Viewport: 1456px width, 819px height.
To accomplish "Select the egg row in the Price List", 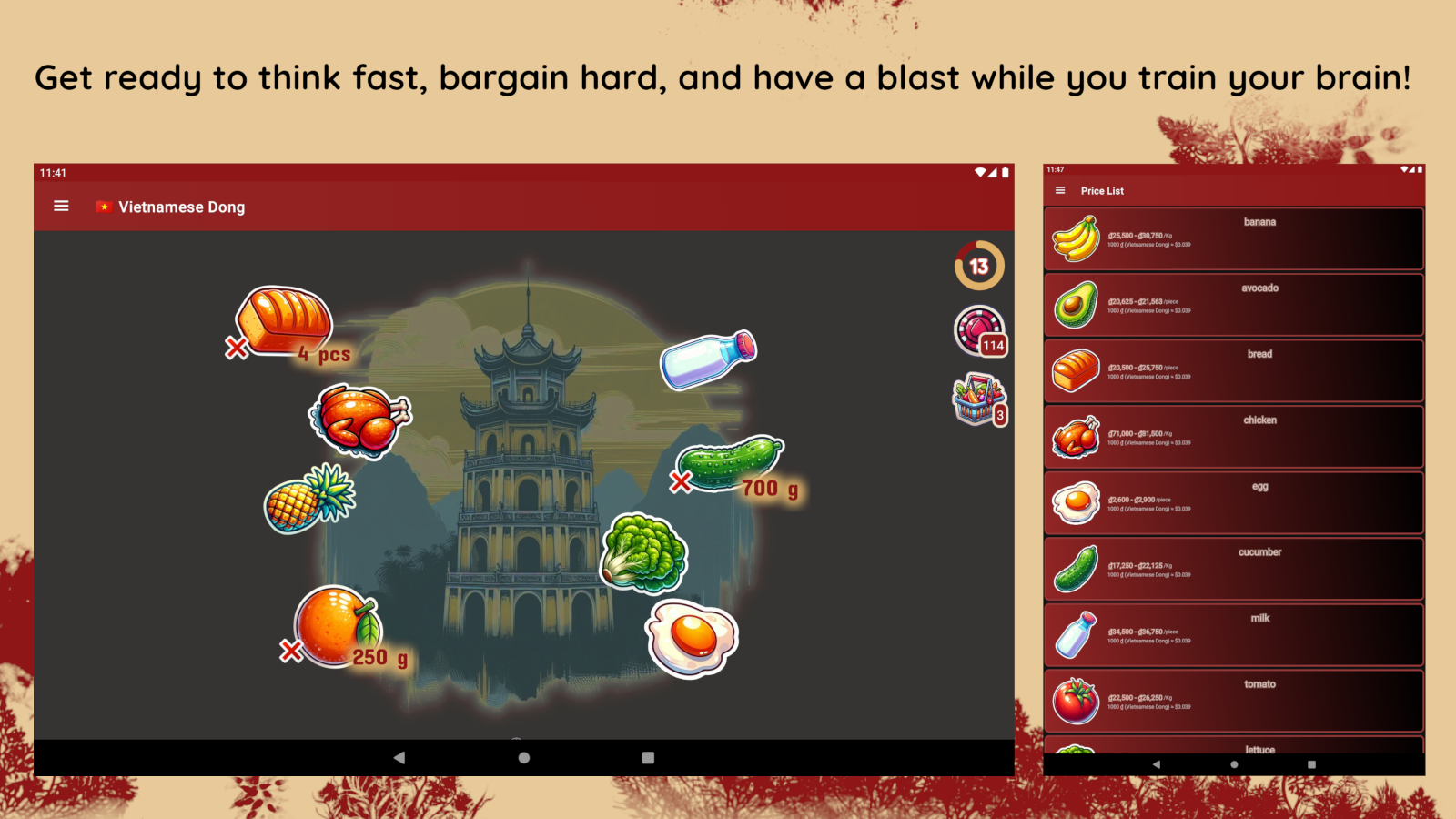I will (x=1233, y=503).
